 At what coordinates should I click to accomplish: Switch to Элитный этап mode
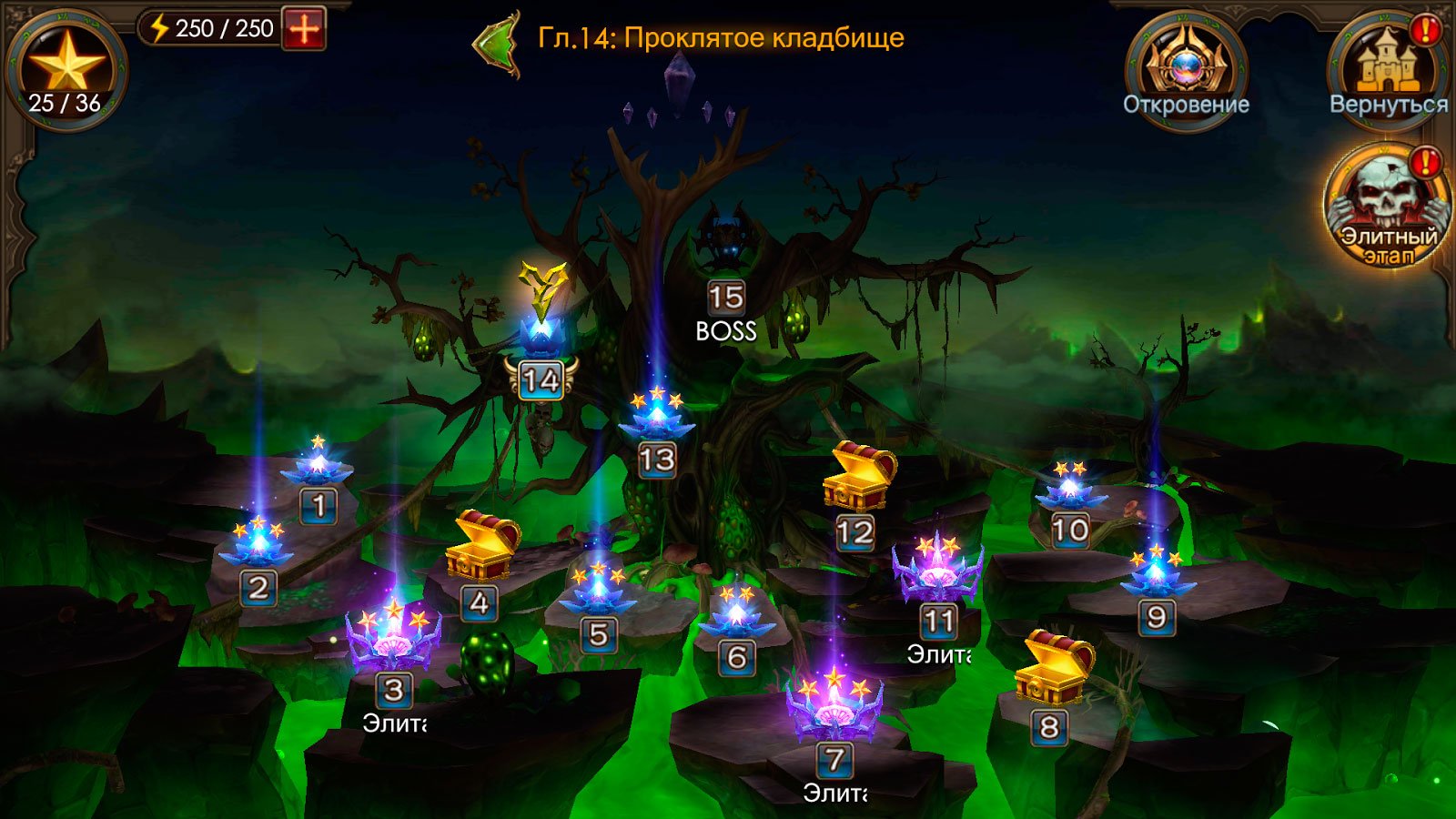tap(1386, 206)
